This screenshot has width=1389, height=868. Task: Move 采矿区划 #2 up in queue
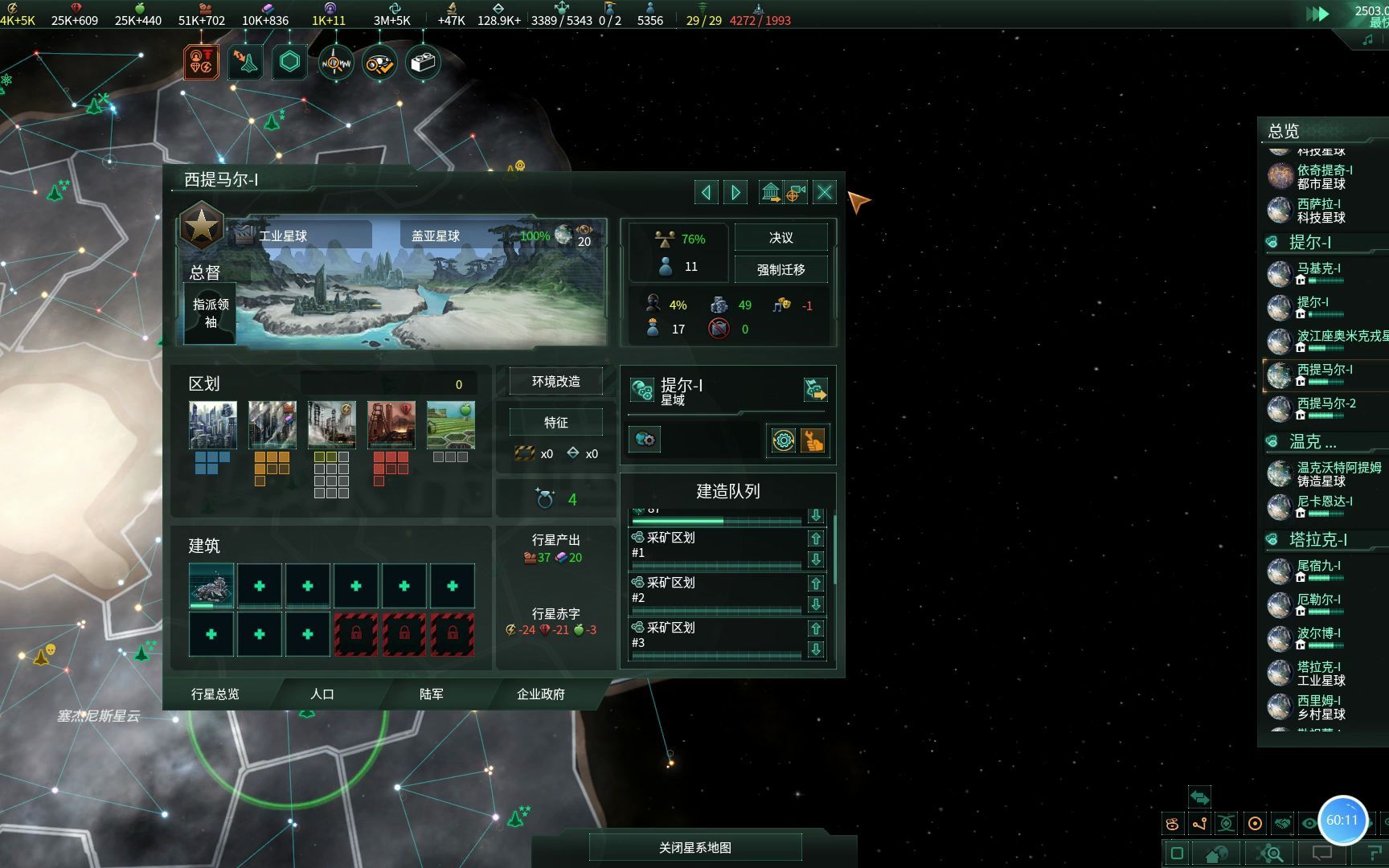click(x=816, y=584)
